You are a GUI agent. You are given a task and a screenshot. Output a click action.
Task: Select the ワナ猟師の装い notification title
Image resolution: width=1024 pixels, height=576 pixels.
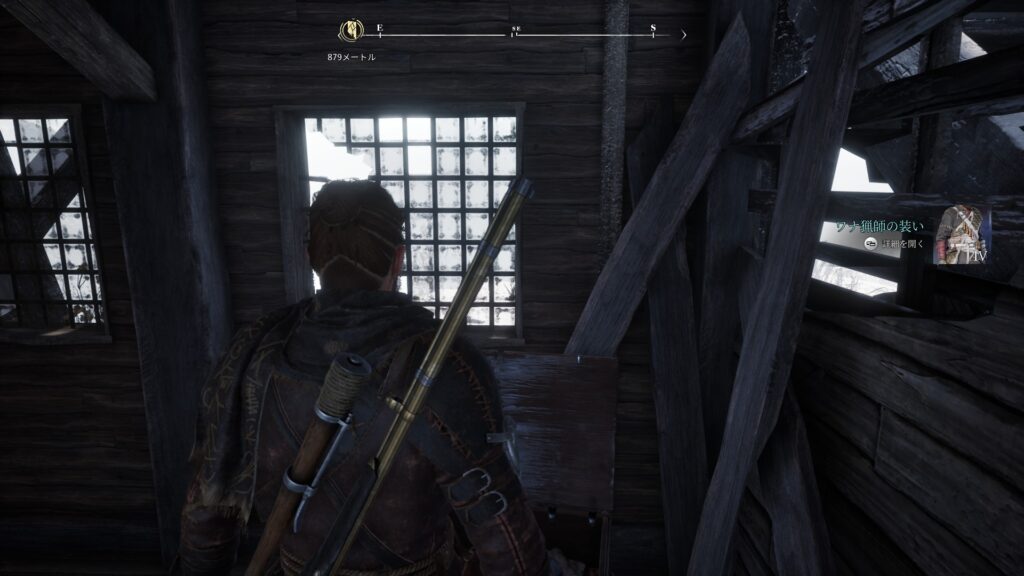[x=883, y=227]
